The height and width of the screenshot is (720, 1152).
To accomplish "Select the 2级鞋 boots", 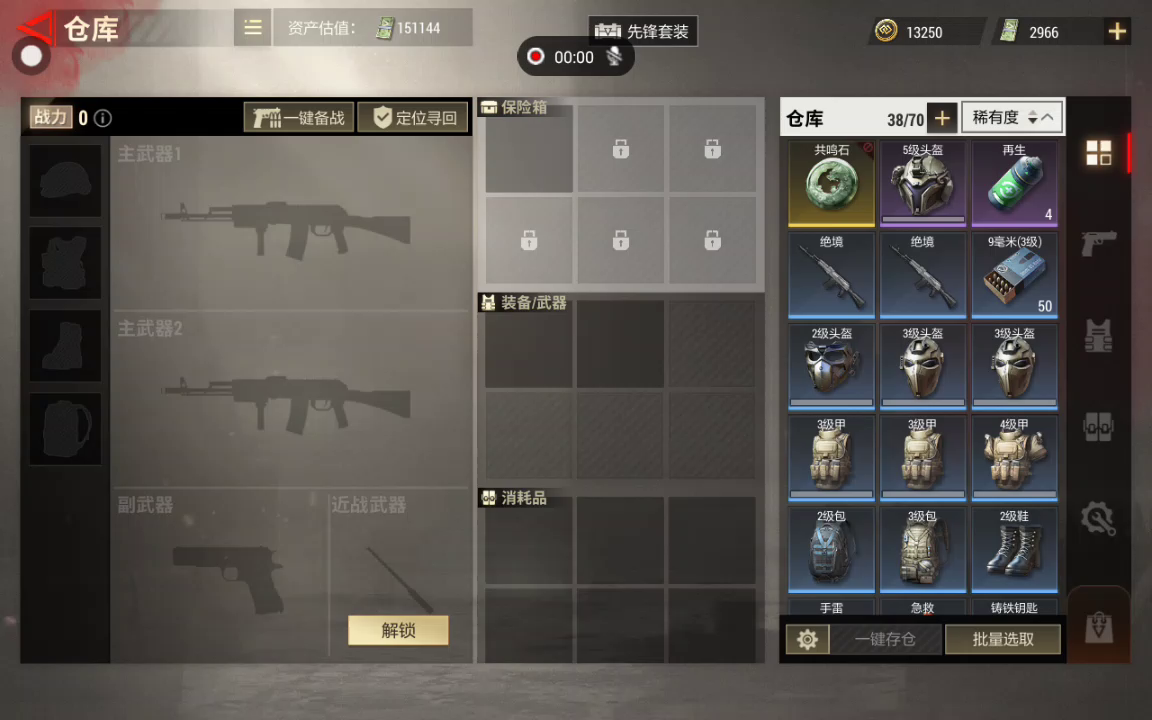I will 1014,548.
